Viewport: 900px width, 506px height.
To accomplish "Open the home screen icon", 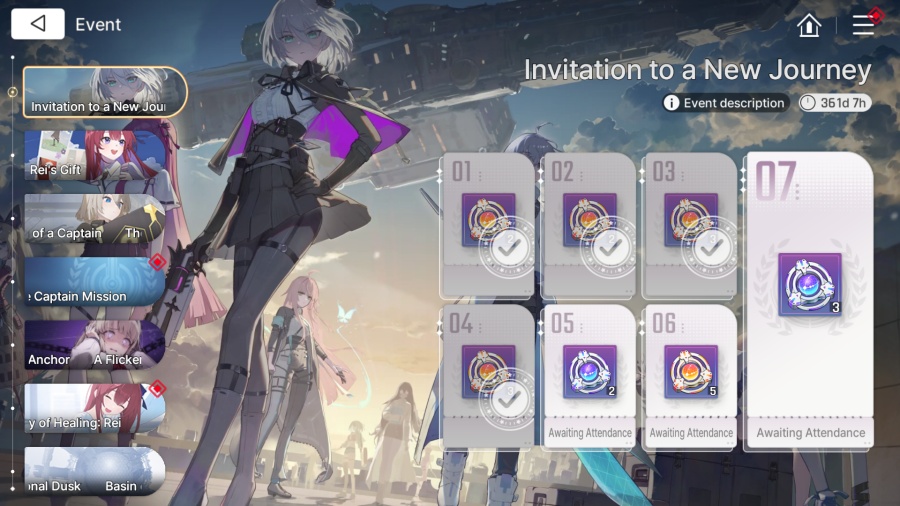I will click(809, 25).
